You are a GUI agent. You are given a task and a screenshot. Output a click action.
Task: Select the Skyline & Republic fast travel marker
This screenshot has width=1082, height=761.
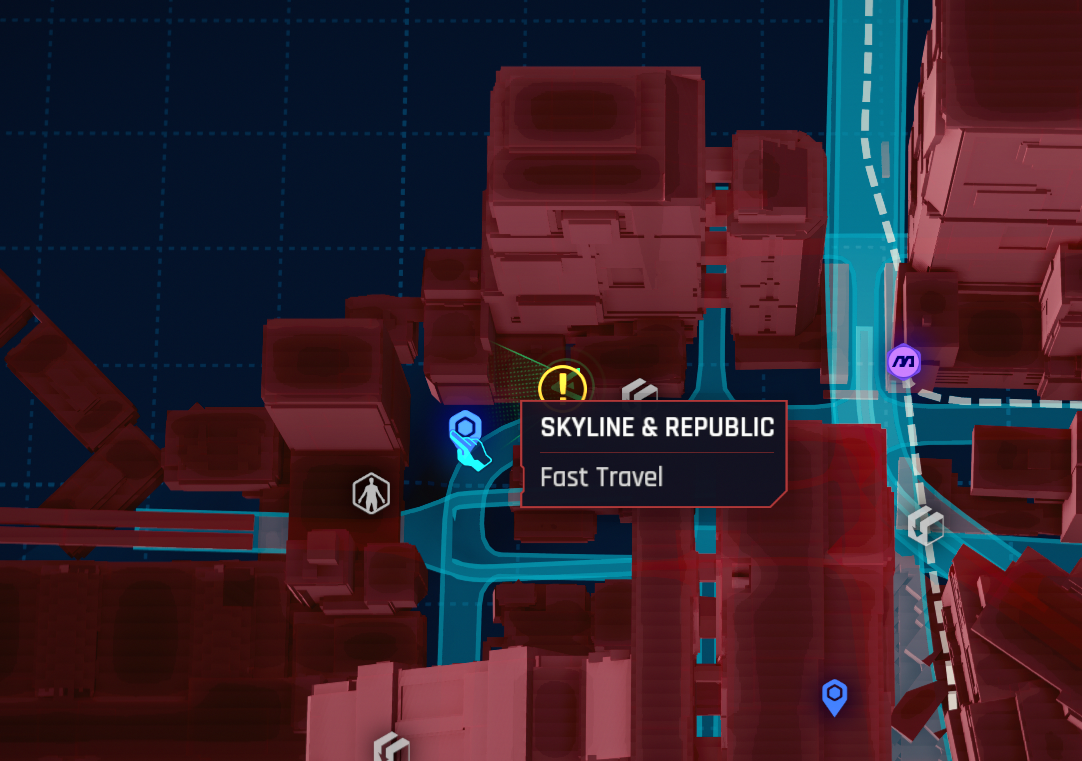click(464, 429)
